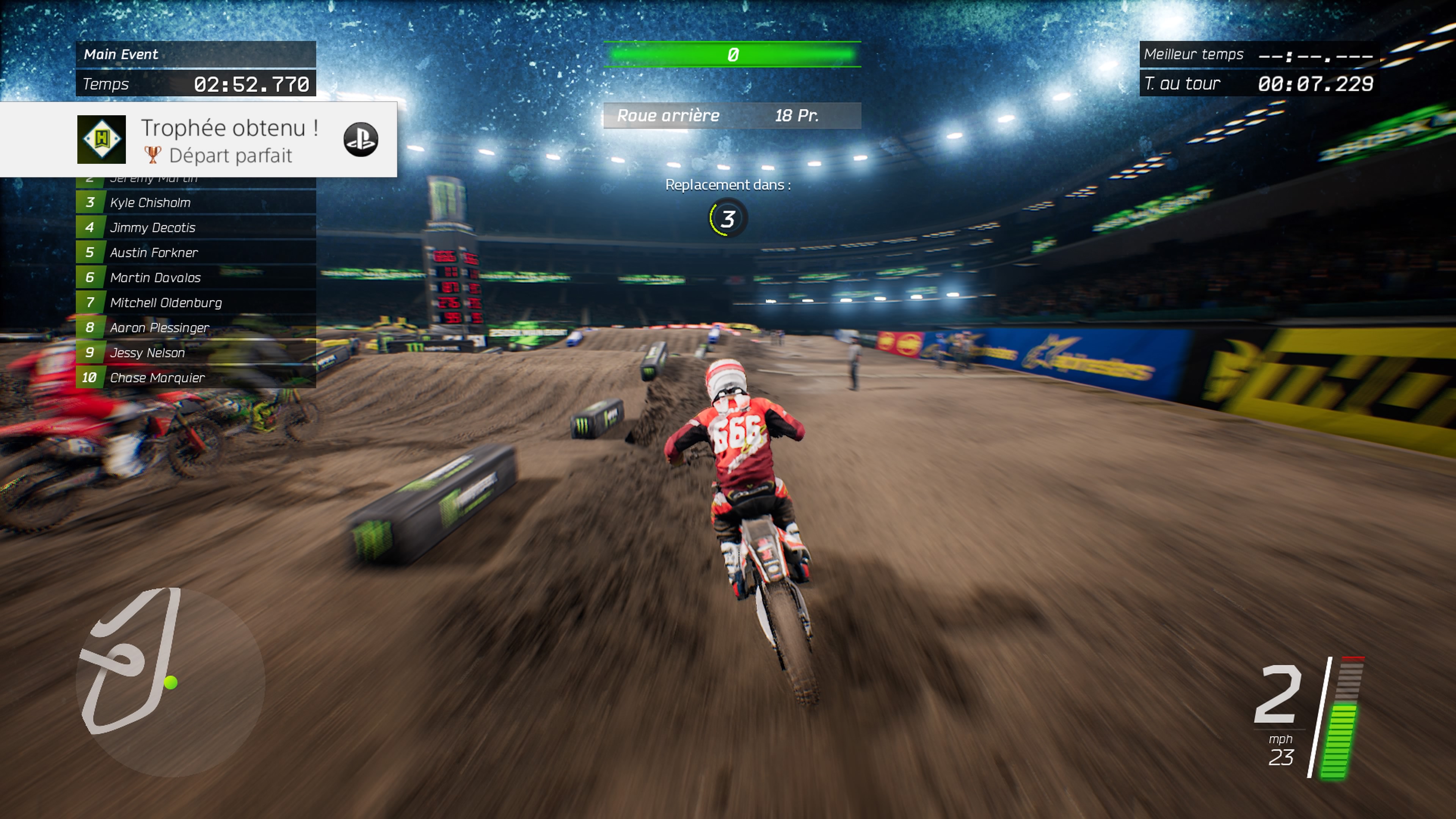
Task: Click the circular track minimap
Action: pyautogui.click(x=170, y=682)
